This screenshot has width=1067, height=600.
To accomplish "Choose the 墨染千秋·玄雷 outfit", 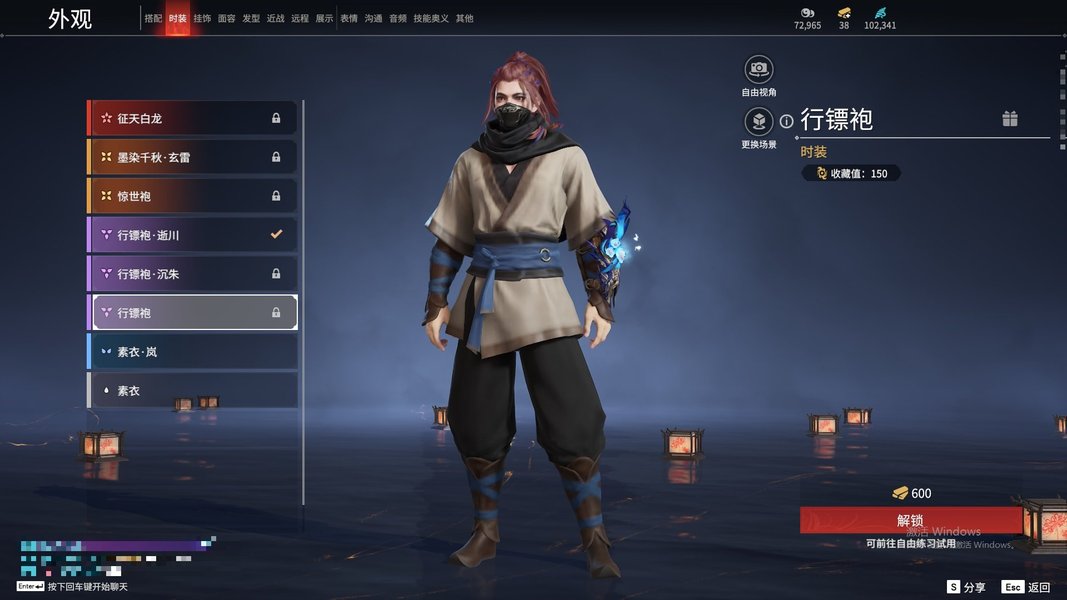I will point(192,157).
